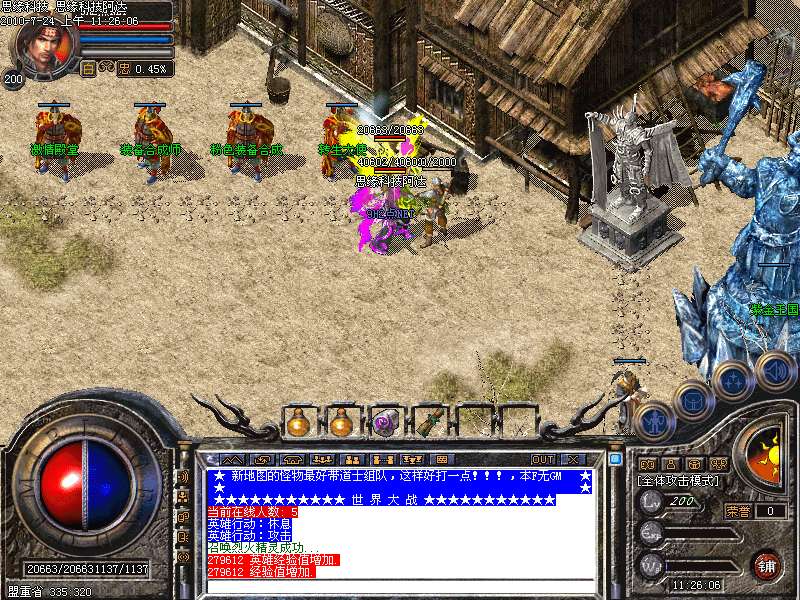Image resolution: width=800 pixels, height=600 pixels.
Task: Click the blue chat scroll button
Action: coord(615,459)
